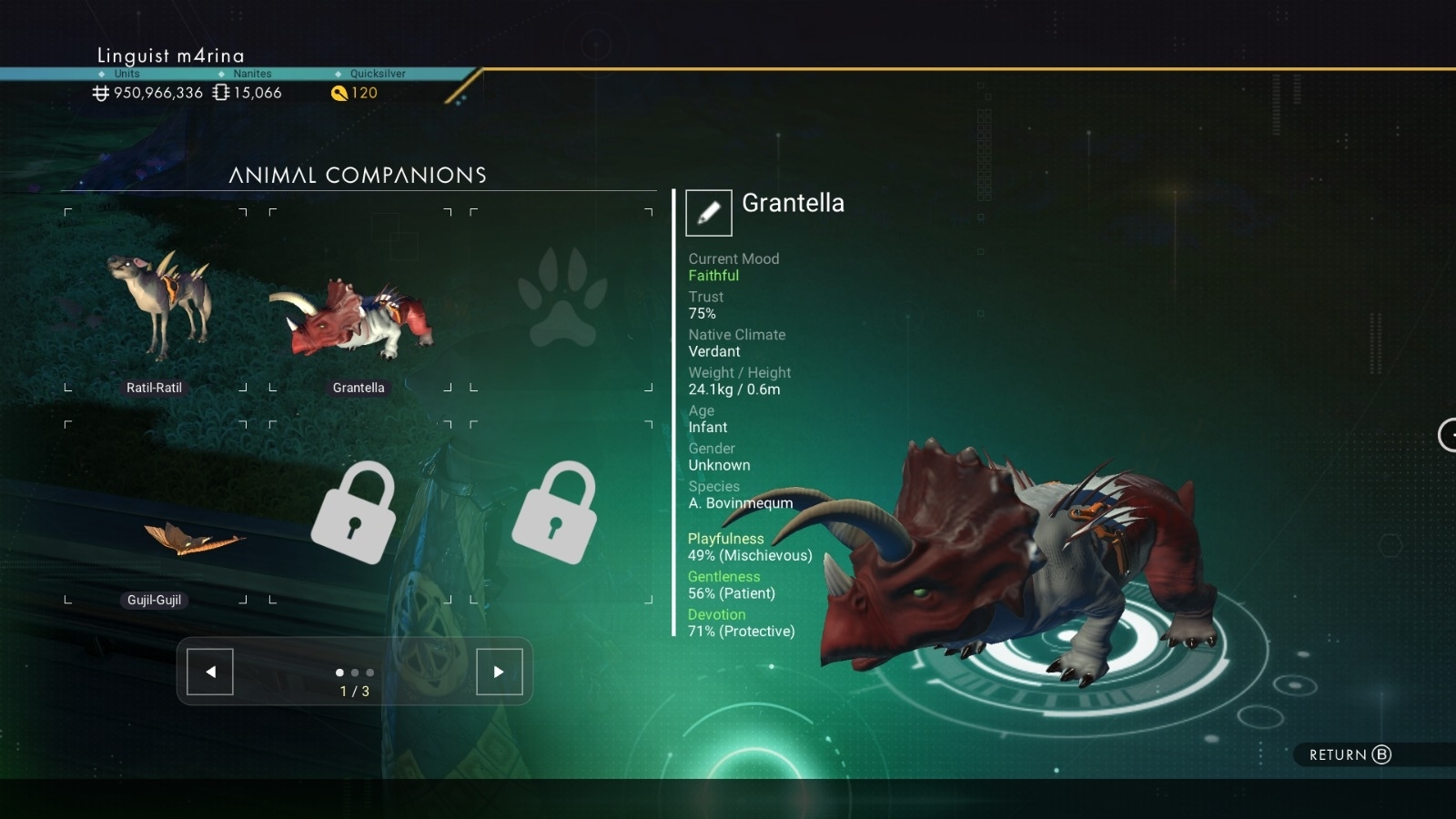The width and height of the screenshot is (1456, 819).
Task: Click the pencil icon to rename Grantella
Action: pyautogui.click(x=709, y=213)
